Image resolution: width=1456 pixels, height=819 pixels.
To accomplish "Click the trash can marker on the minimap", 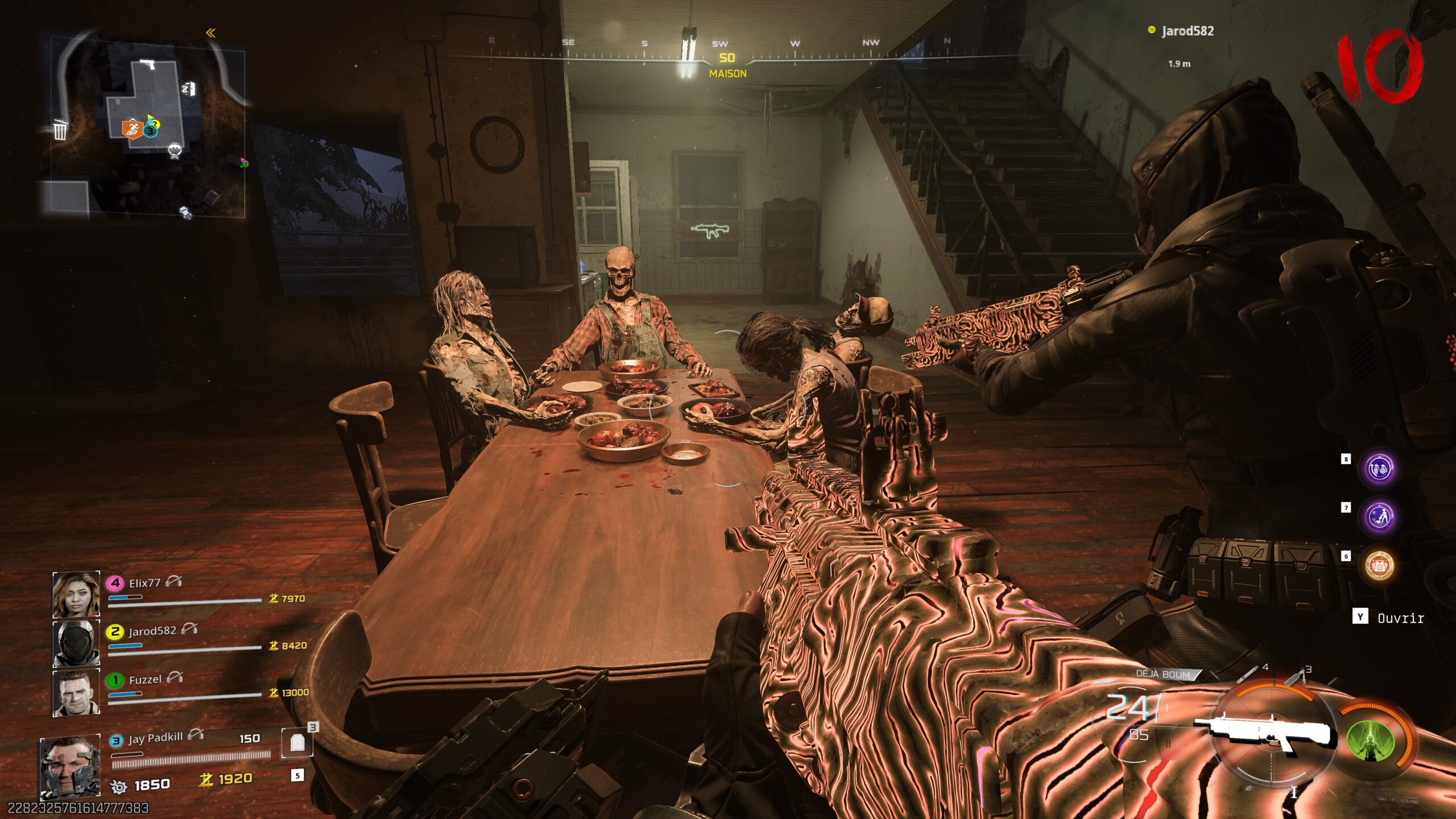I will (60, 130).
